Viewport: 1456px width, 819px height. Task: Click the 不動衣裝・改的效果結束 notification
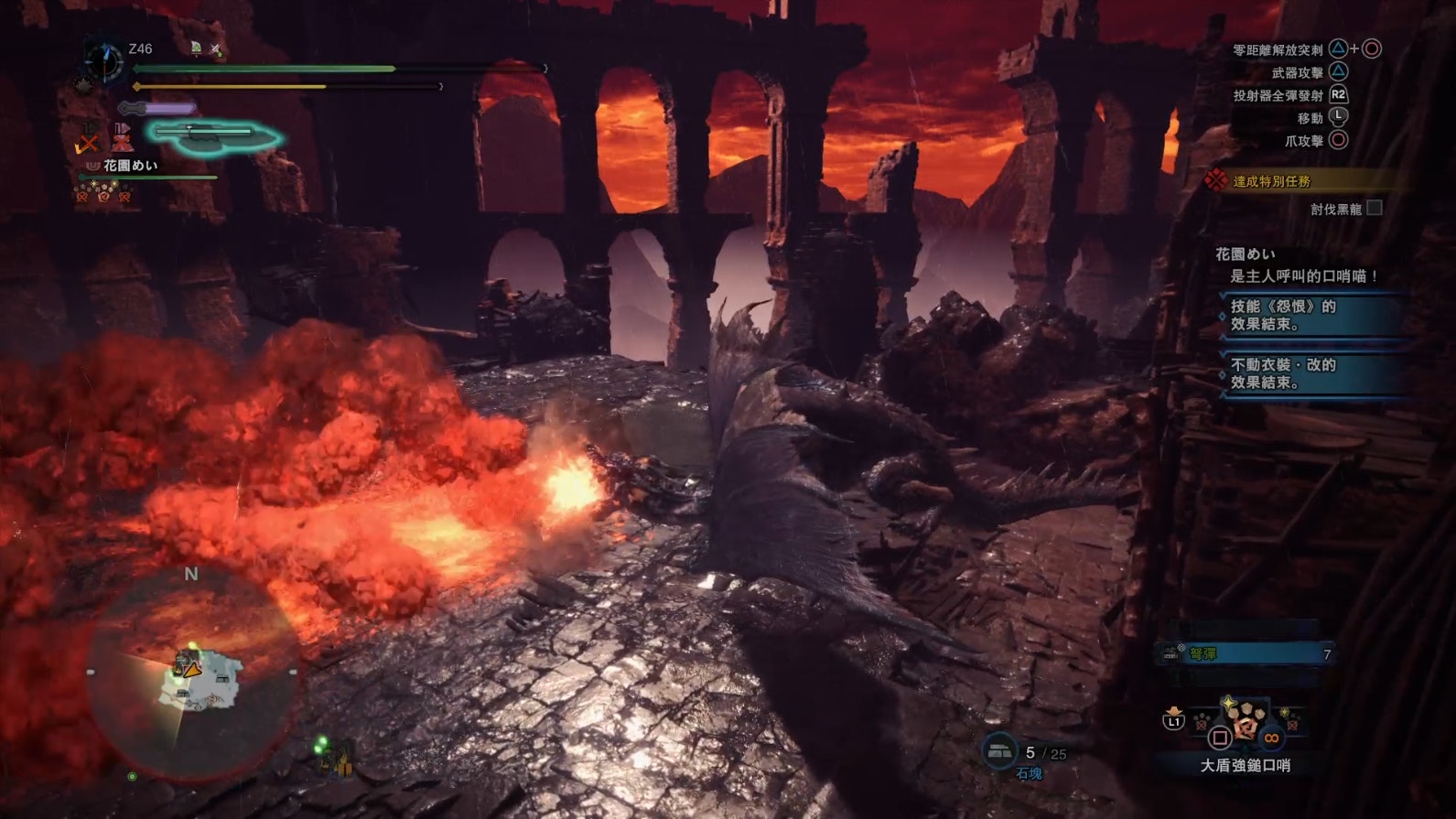pyautogui.click(x=1313, y=372)
